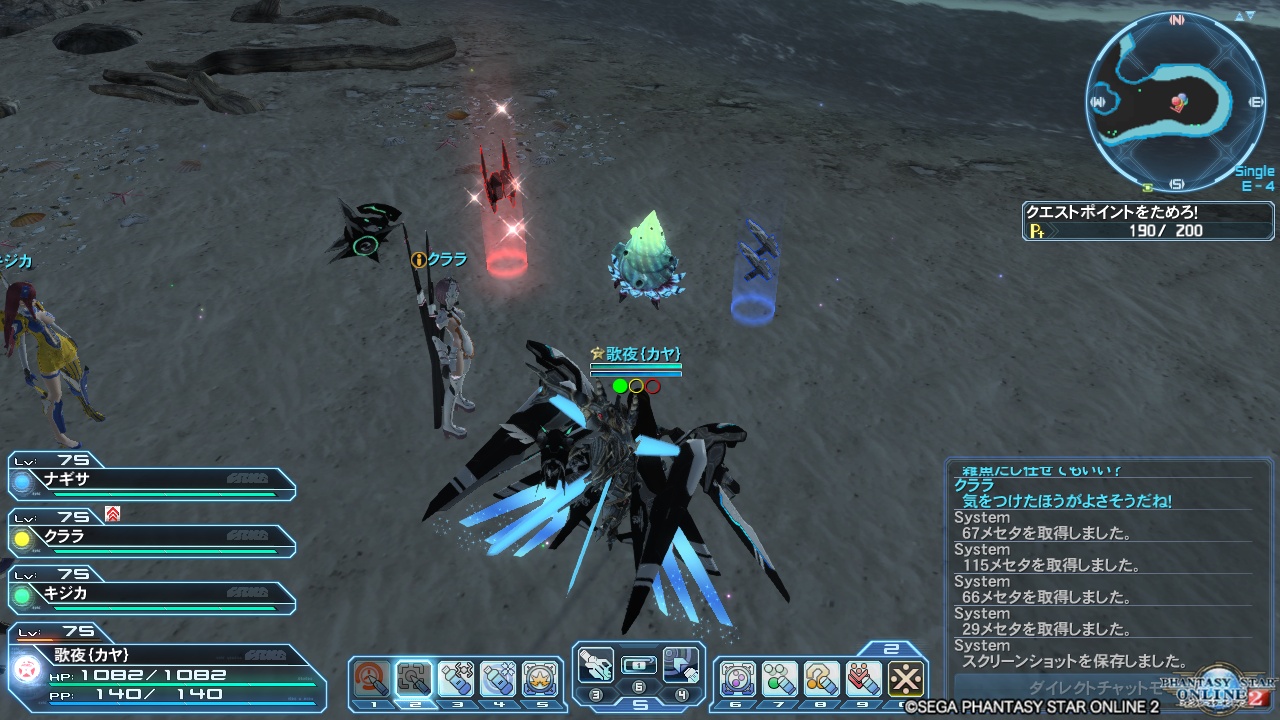This screenshot has width=1280, height=720.
Task: Select the ナギサ party member panel
Action: pyautogui.click(x=150, y=479)
